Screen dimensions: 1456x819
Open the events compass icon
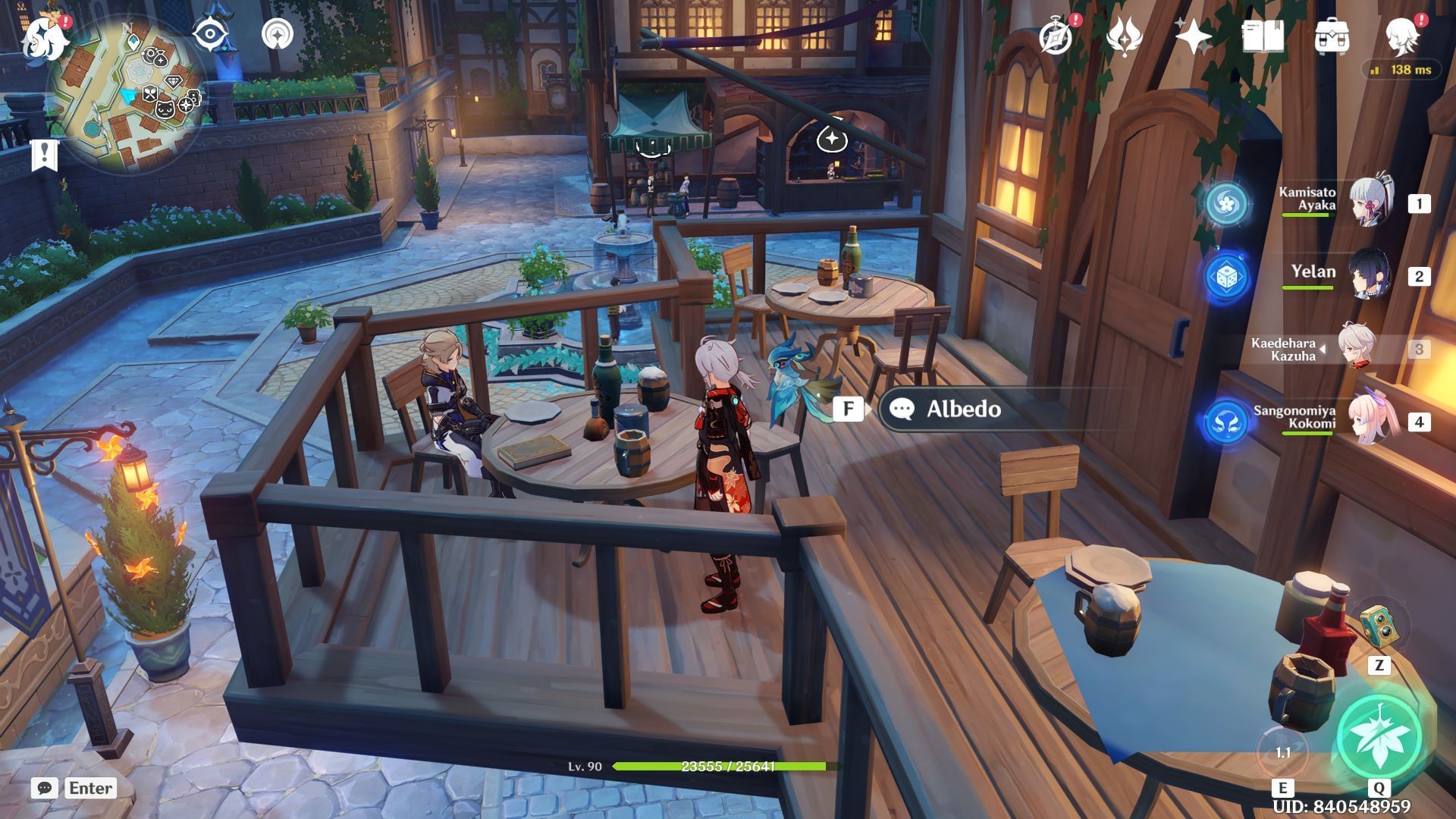tap(1056, 36)
